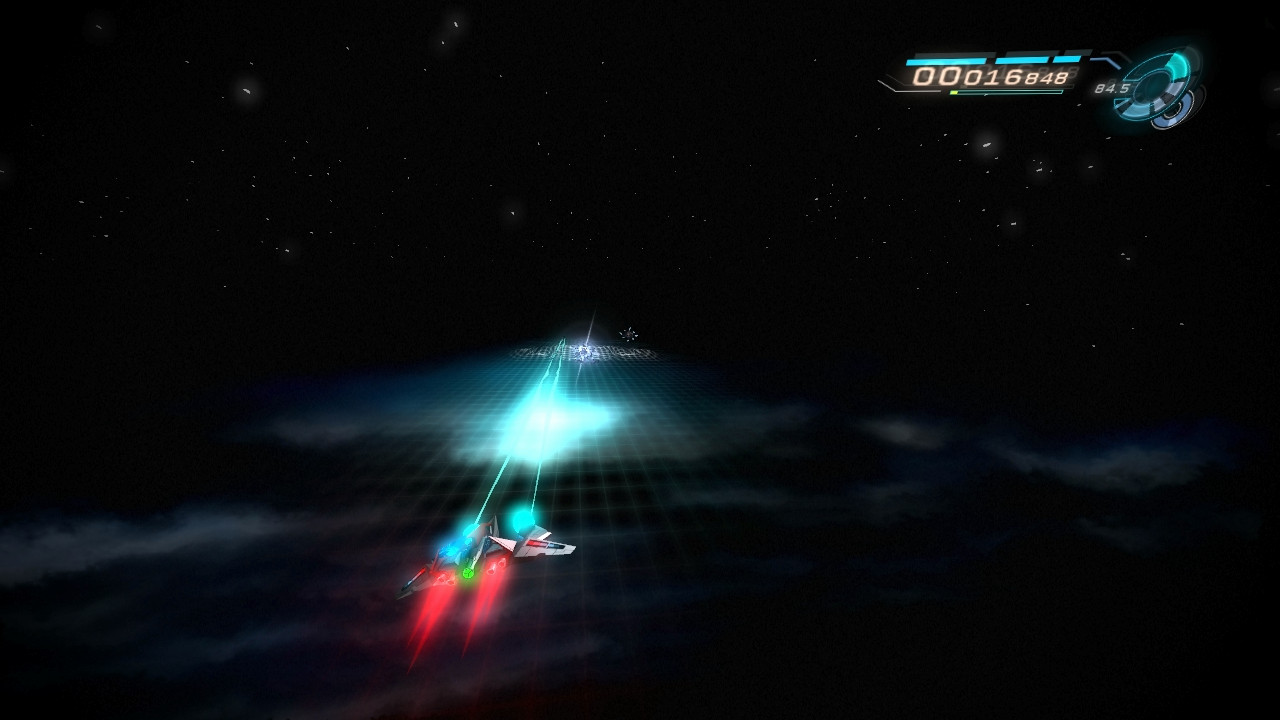Click the glowing cyan charge orb near the ship
Screen dimensions: 1280x720
coord(520,520)
